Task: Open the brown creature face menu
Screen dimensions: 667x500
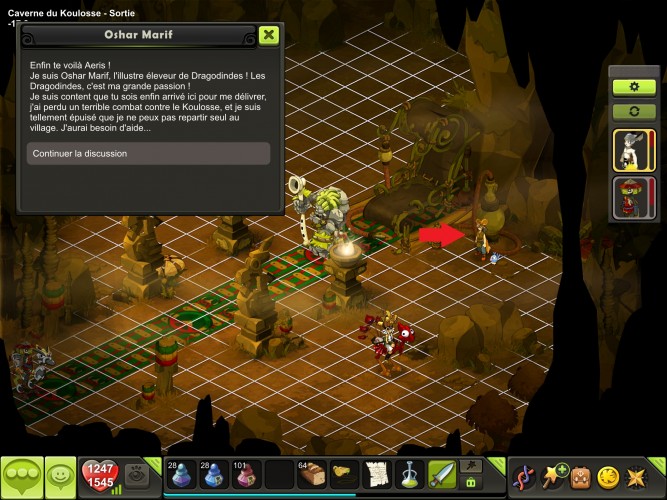Action: (582, 476)
